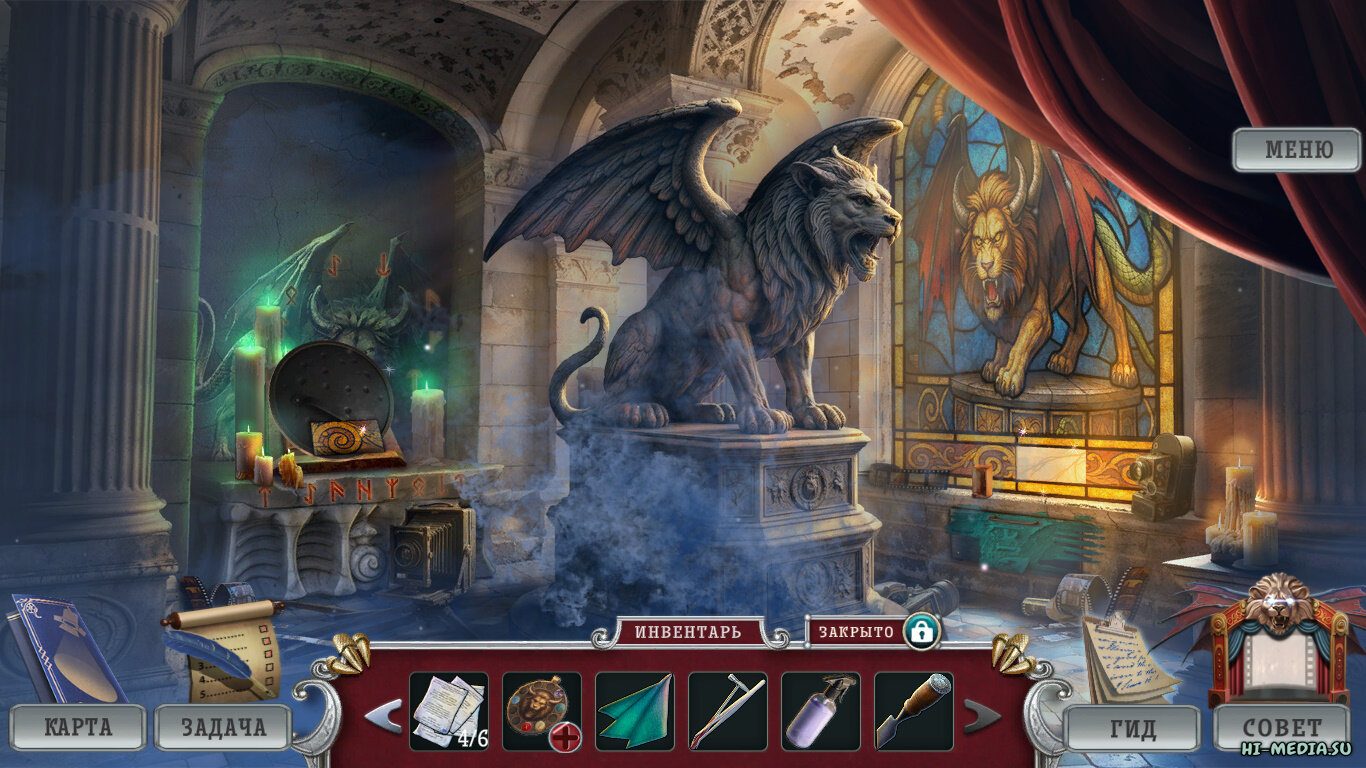Select the purple spray bottle
1366x768 pixels.
tap(820, 711)
